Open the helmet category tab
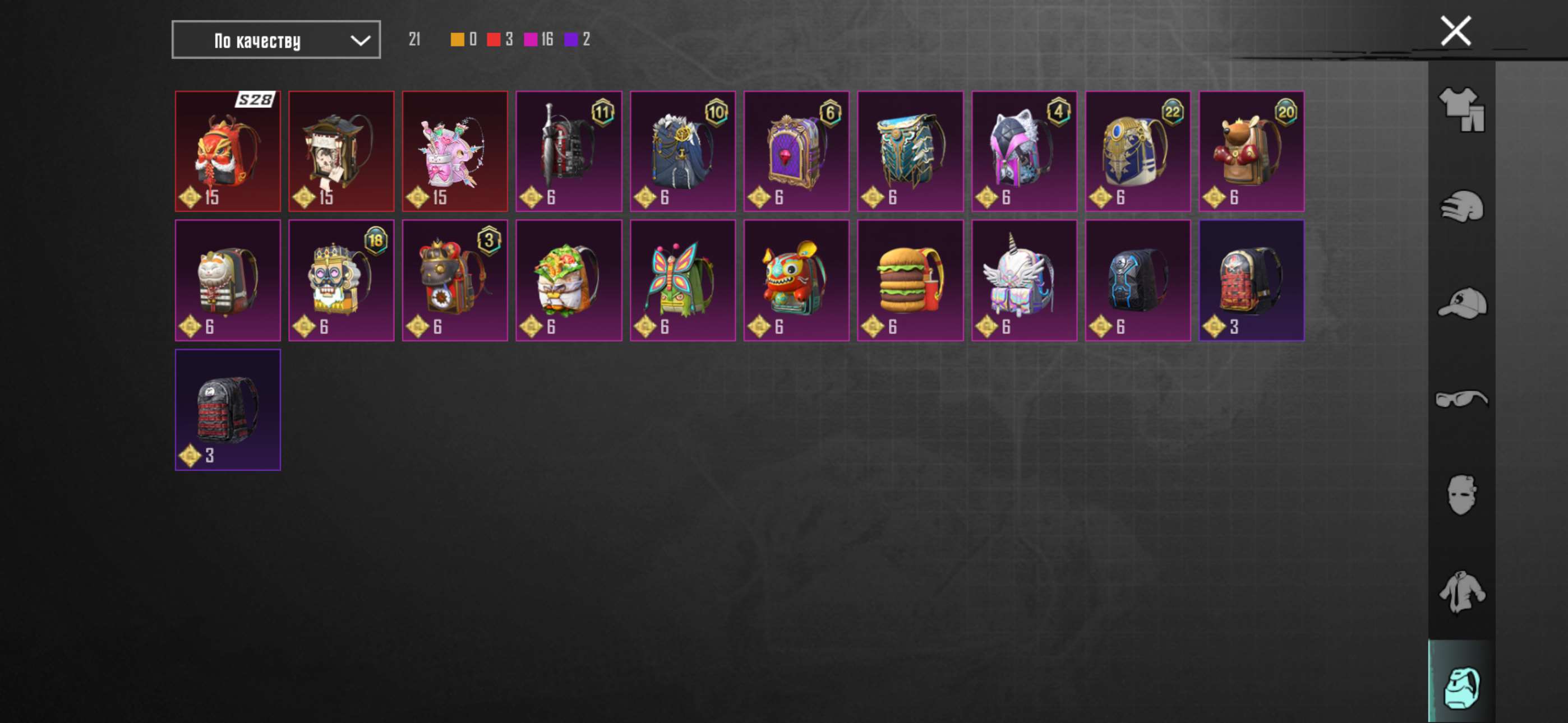This screenshot has width=1568, height=723. (x=1461, y=206)
